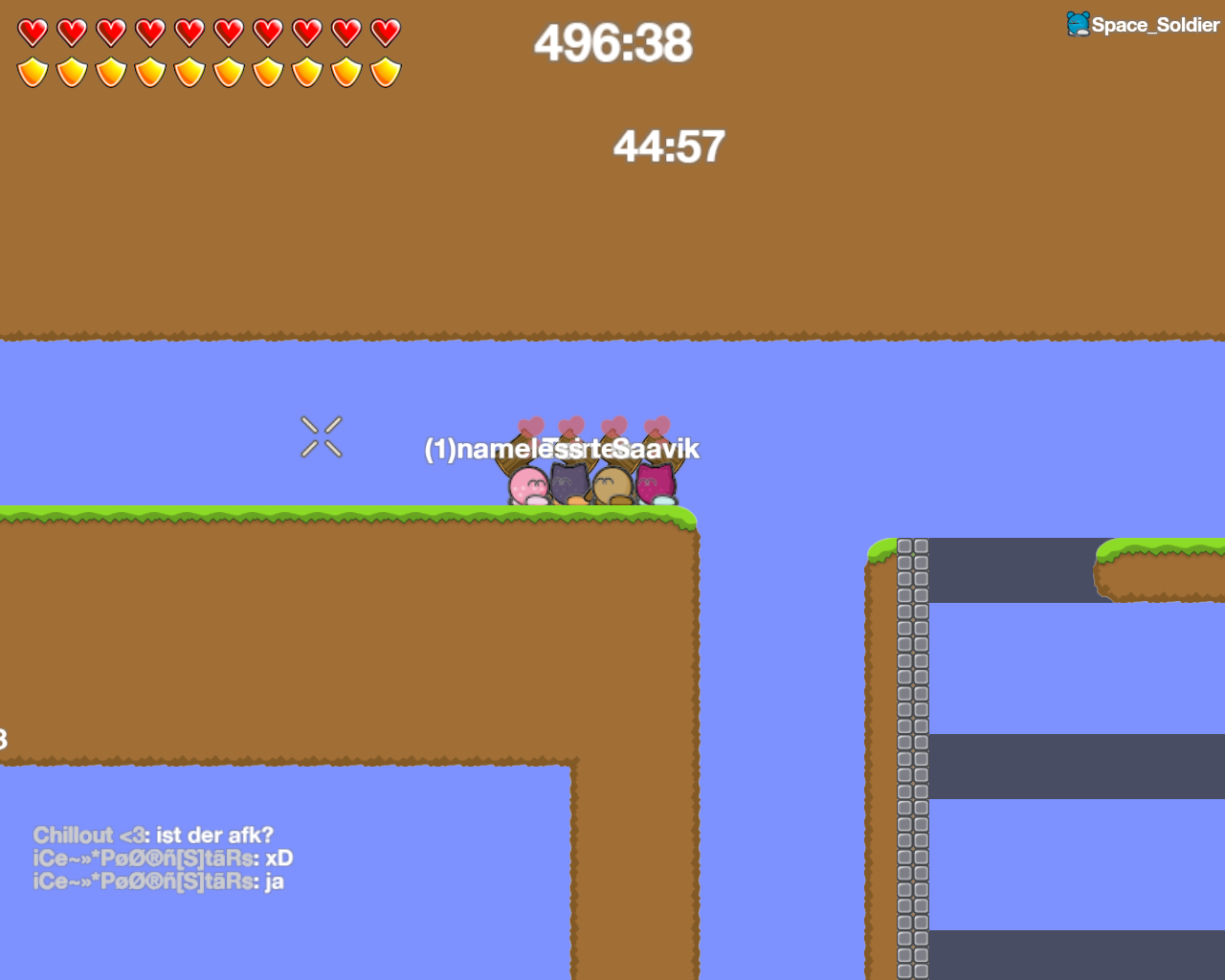
Task: Select the chat line from Chillout <3
Action: point(153,835)
